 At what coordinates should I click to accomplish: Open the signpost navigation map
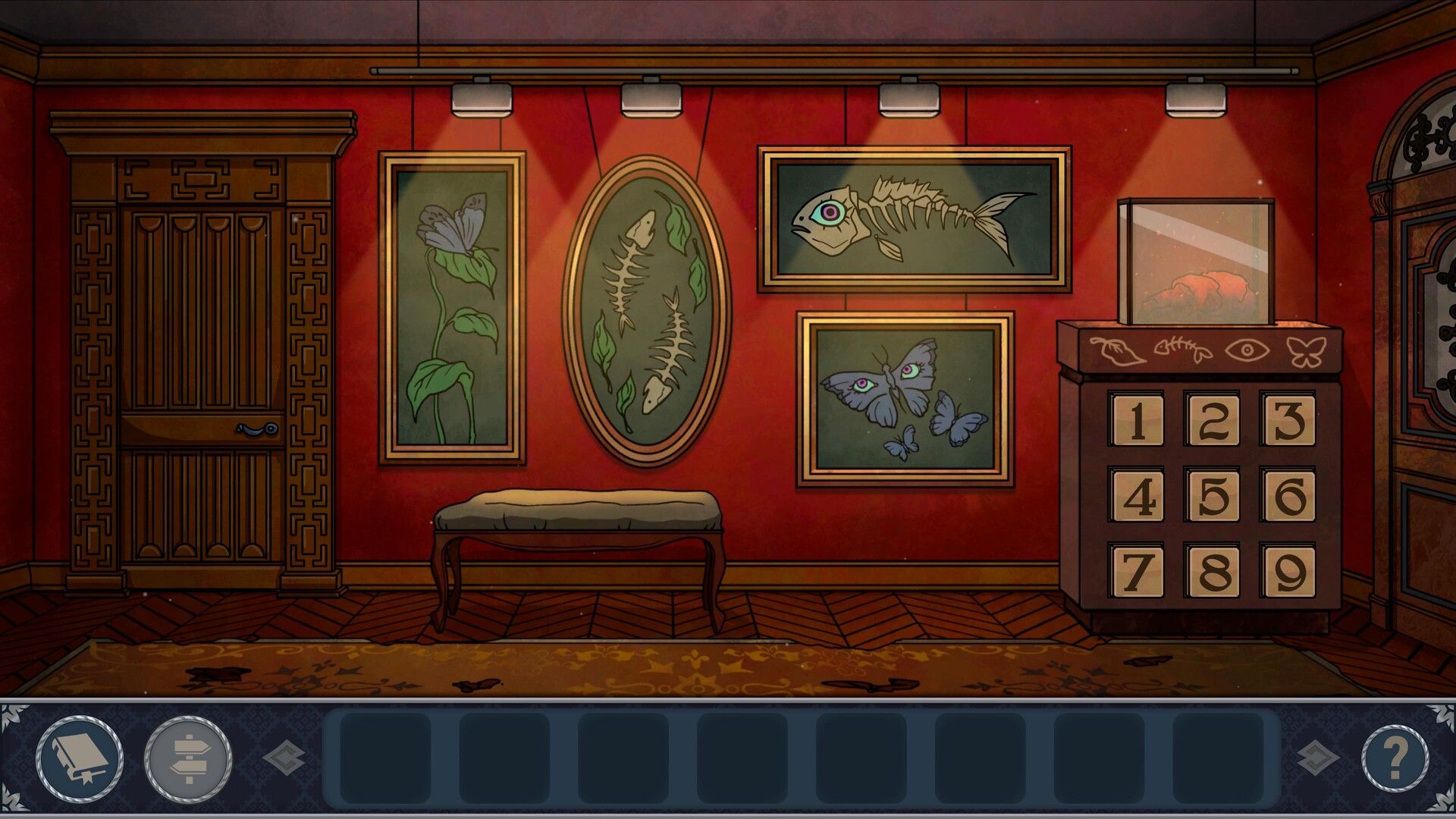pyautogui.click(x=188, y=756)
